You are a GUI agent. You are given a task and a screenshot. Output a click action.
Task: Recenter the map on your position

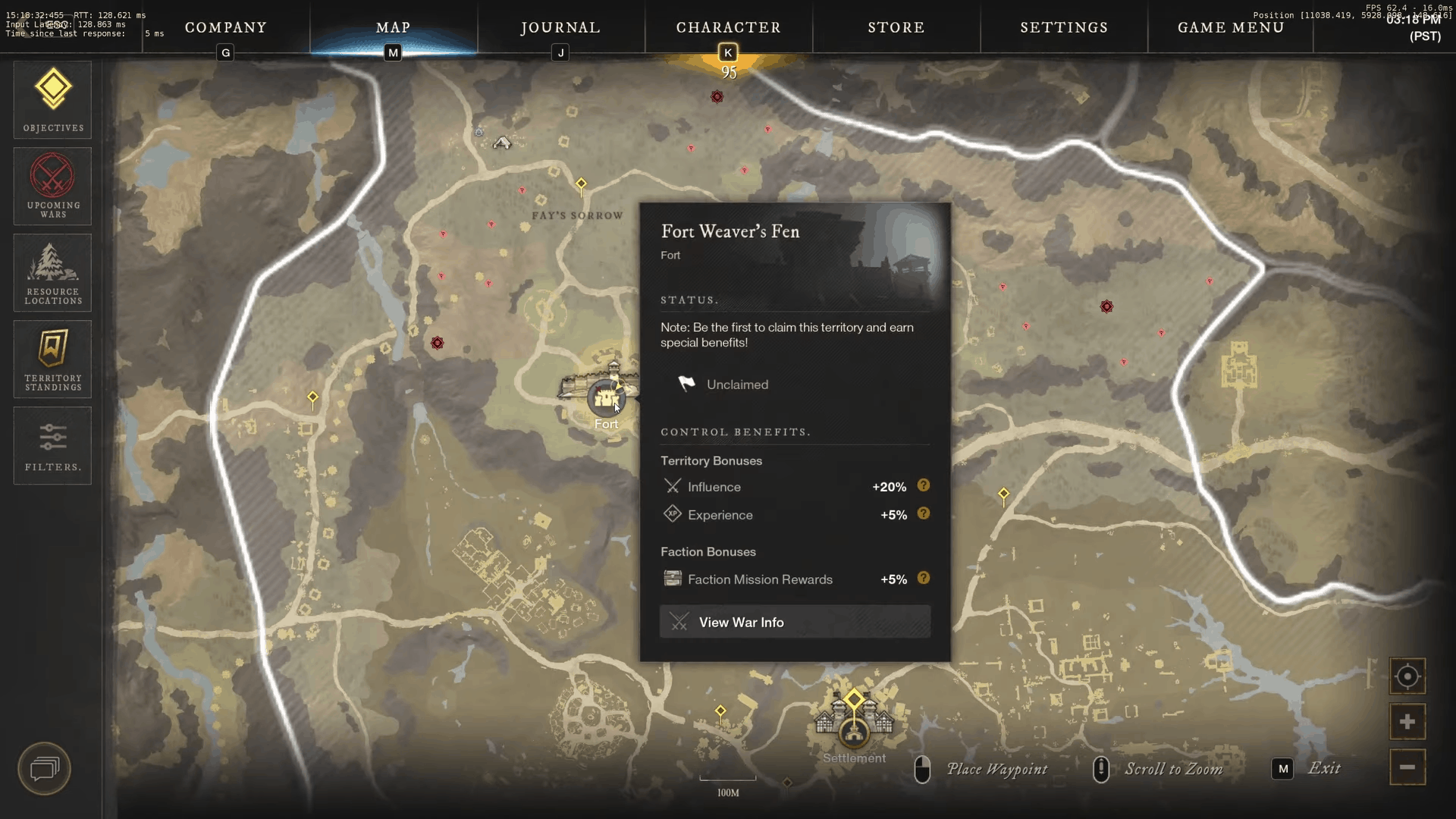pyautogui.click(x=1407, y=676)
